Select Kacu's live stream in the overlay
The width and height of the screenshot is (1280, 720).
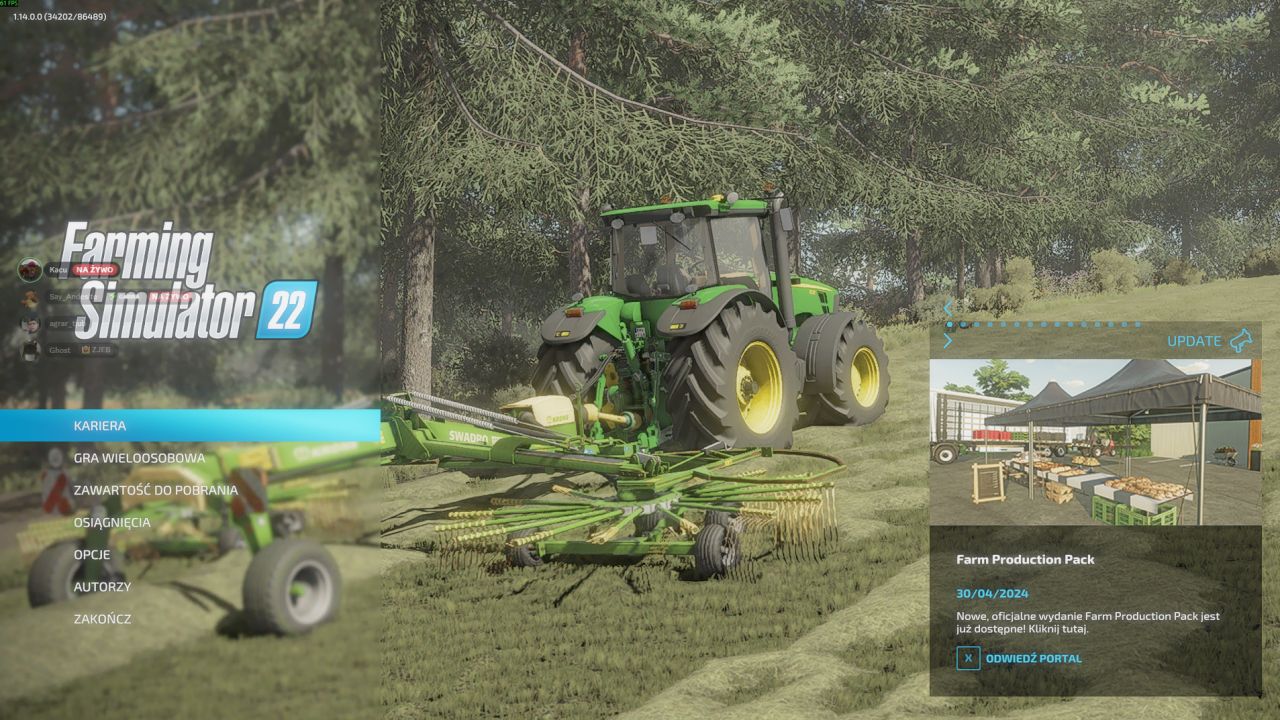click(x=68, y=270)
